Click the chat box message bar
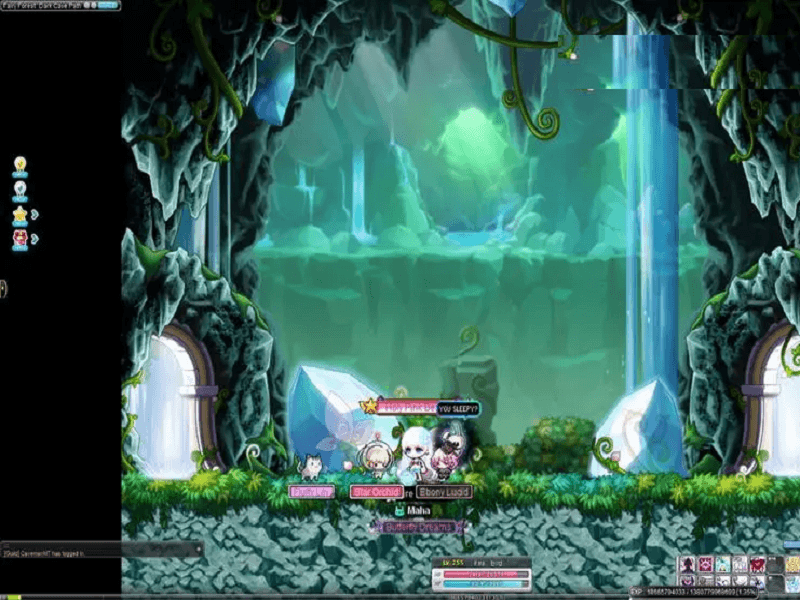The height and width of the screenshot is (600, 800). pos(100,551)
